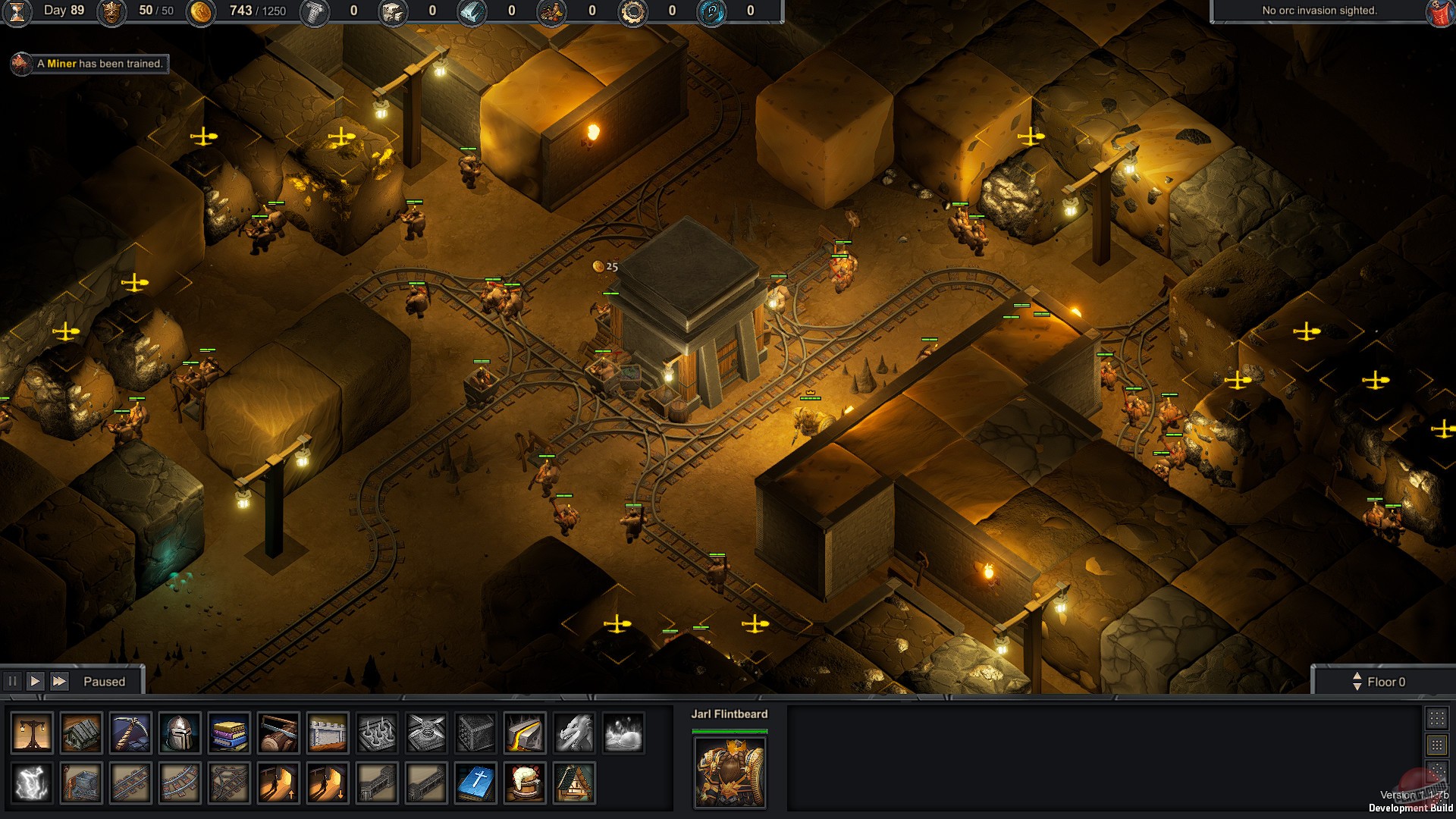Toggle the highlighted dense grid selection mode
The height and width of the screenshot is (819, 1456).
(1436, 745)
